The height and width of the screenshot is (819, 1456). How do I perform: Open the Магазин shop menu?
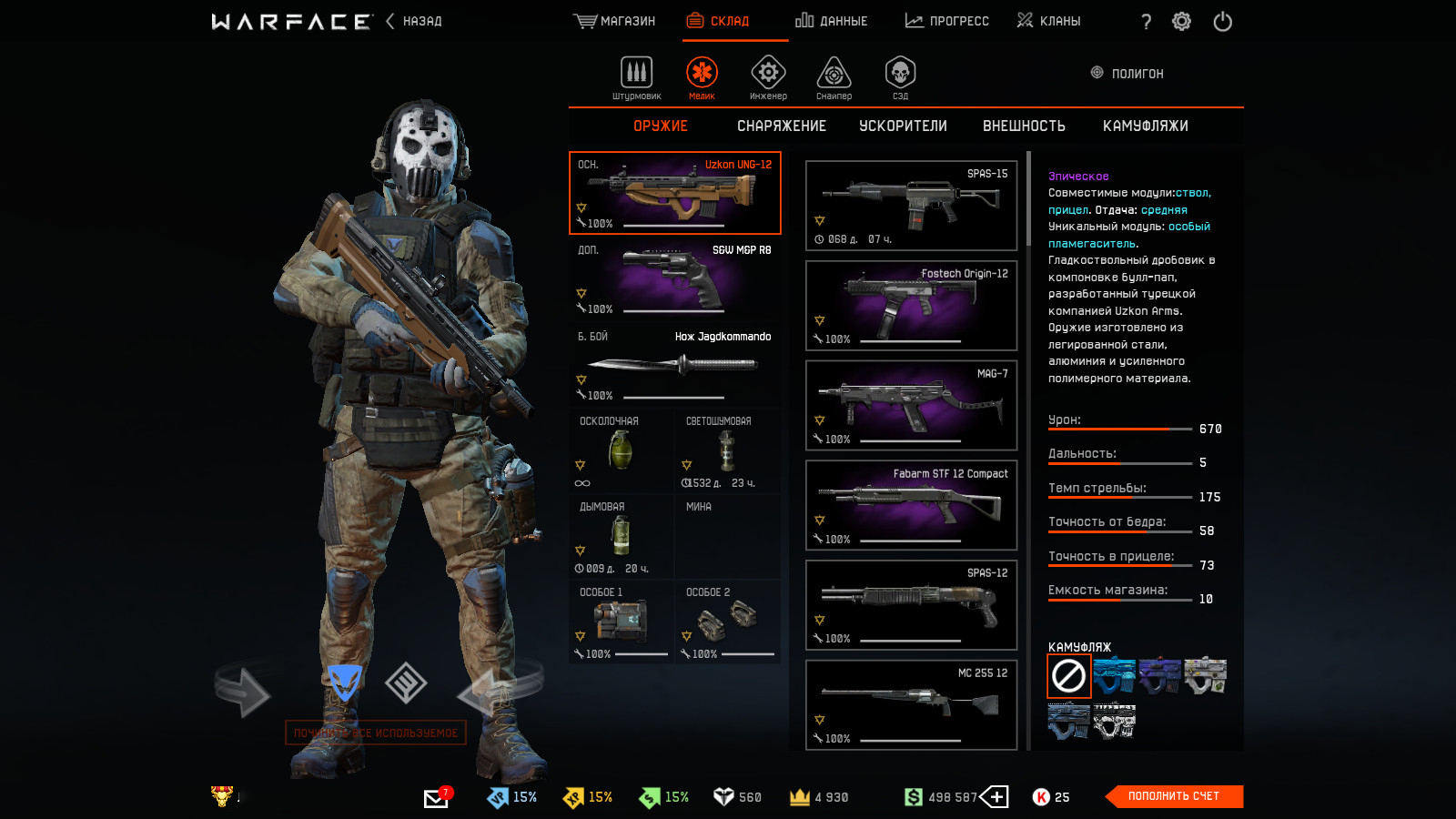coord(614,21)
